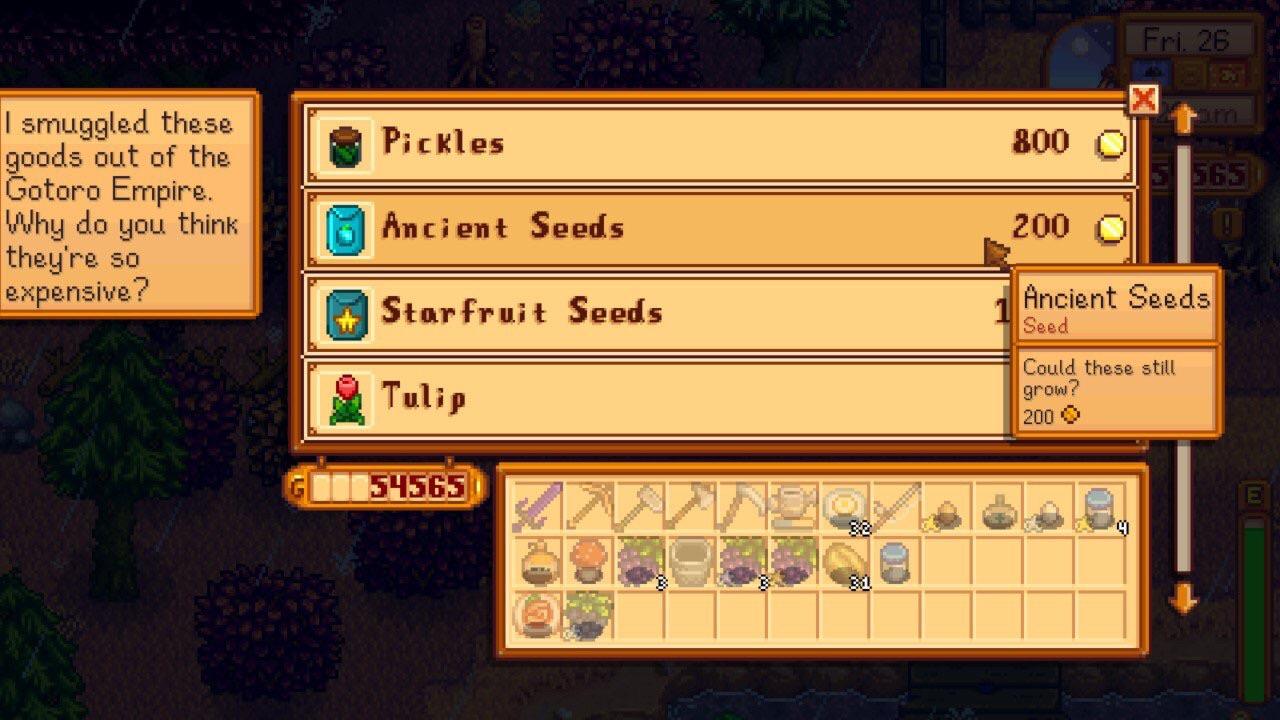Select the salmonberries stack of 8
The height and width of the screenshot is (720, 1280).
644,561
